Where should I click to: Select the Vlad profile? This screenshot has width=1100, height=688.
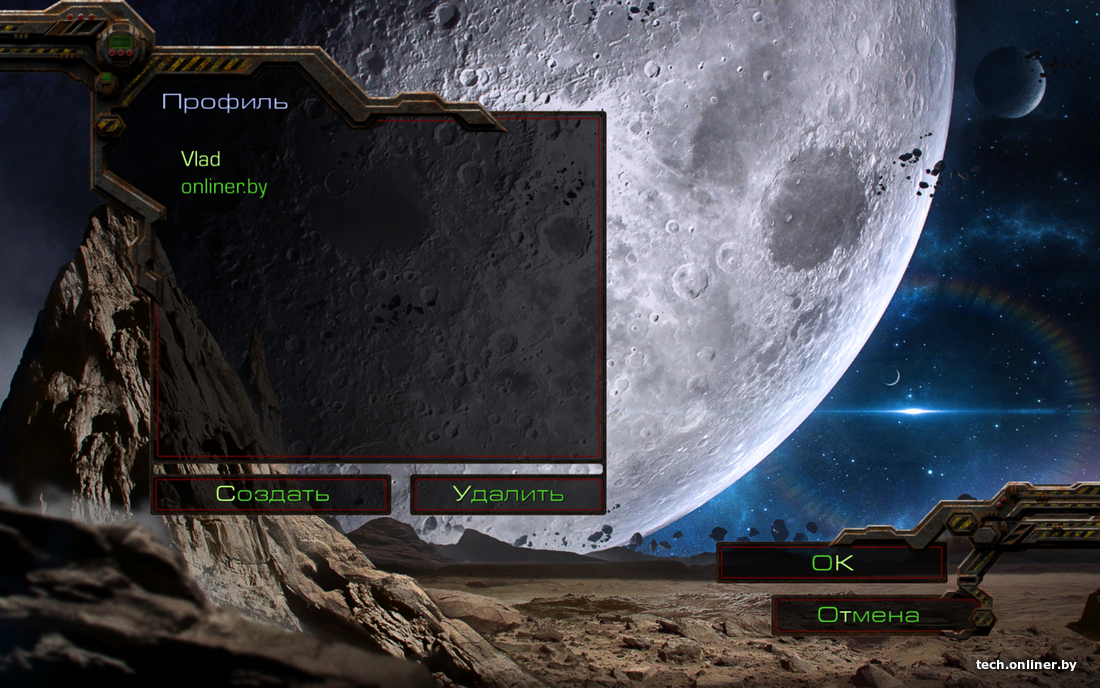[x=201, y=159]
